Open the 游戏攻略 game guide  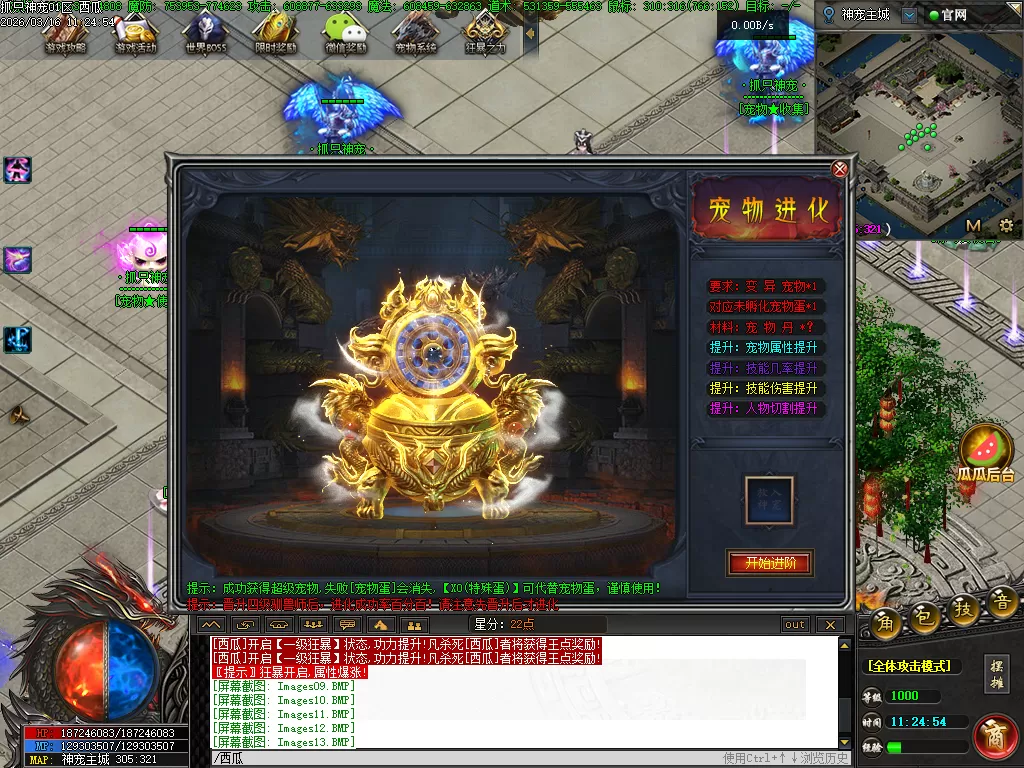pyautogui.click(x=66, y=35)
